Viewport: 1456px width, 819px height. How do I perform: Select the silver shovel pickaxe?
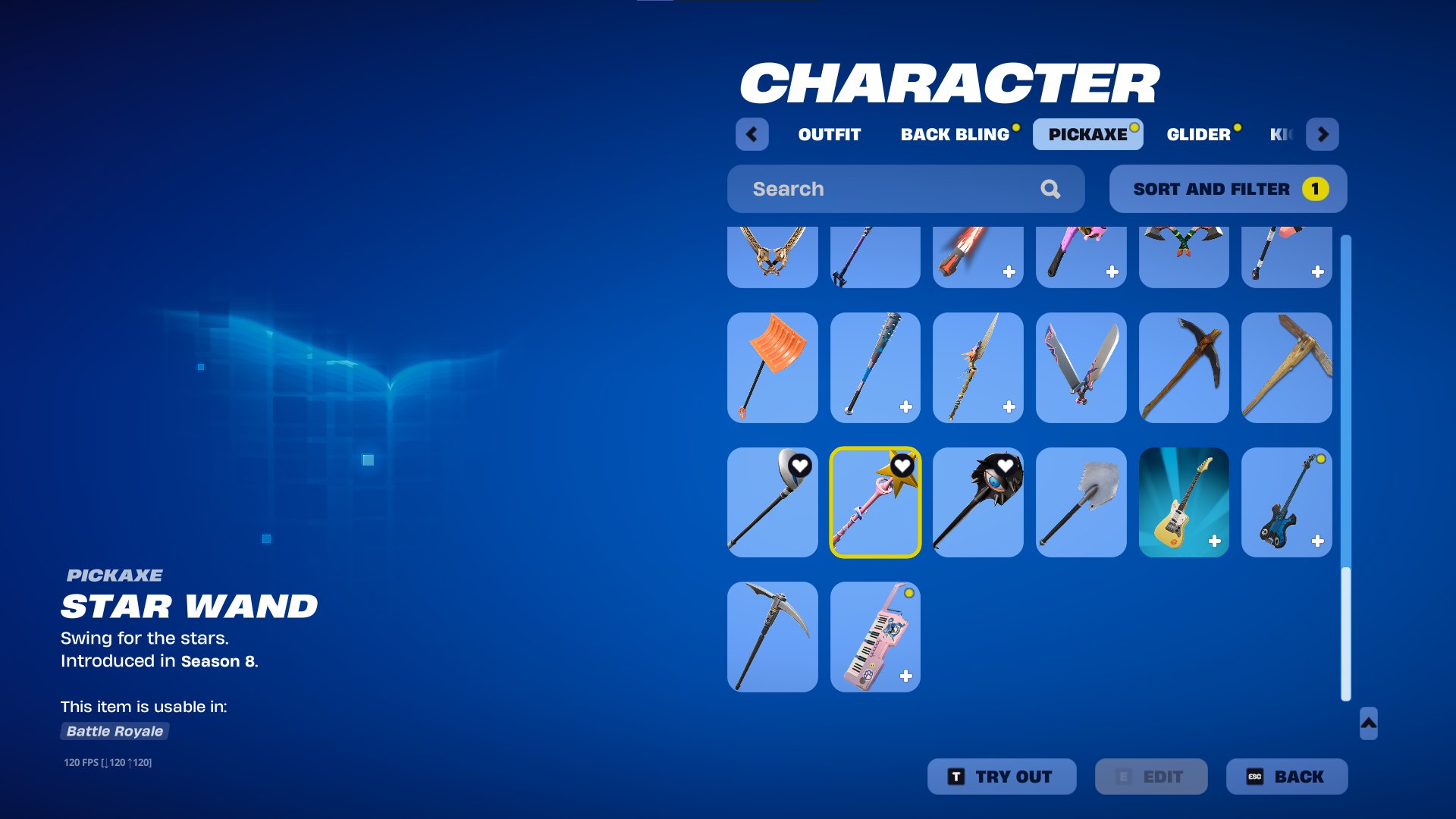pos(1081,502)
